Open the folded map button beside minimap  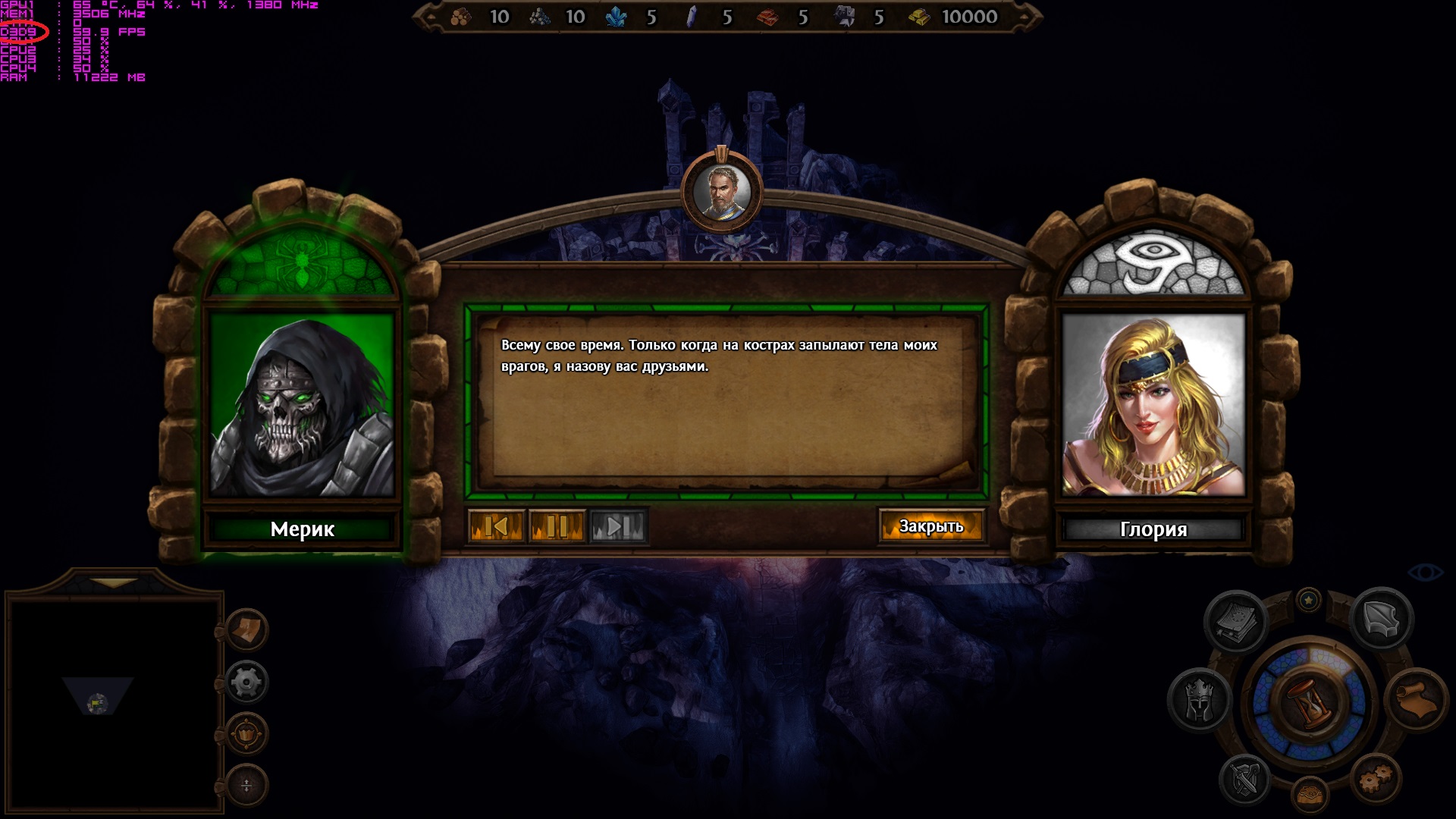pos(247,630)
